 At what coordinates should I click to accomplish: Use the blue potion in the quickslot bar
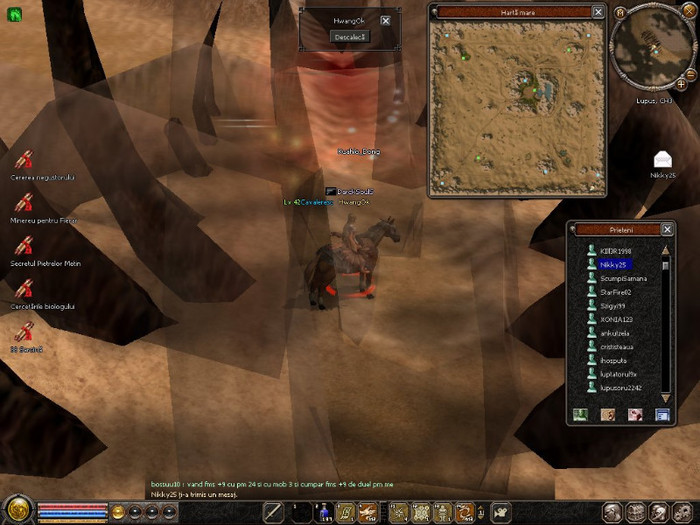323,512
